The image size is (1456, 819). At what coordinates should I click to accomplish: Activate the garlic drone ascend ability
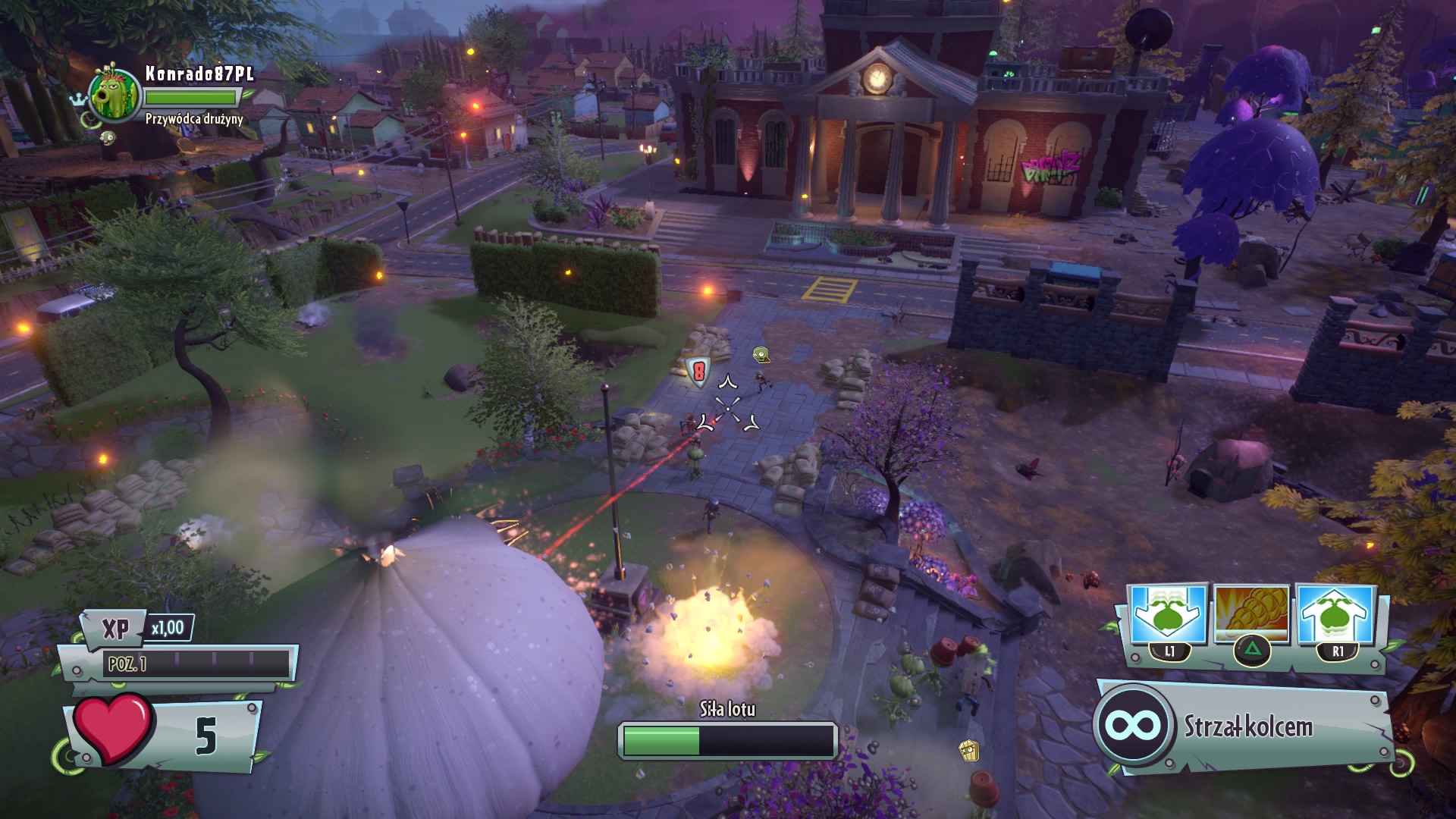(x=1336, y=616)
